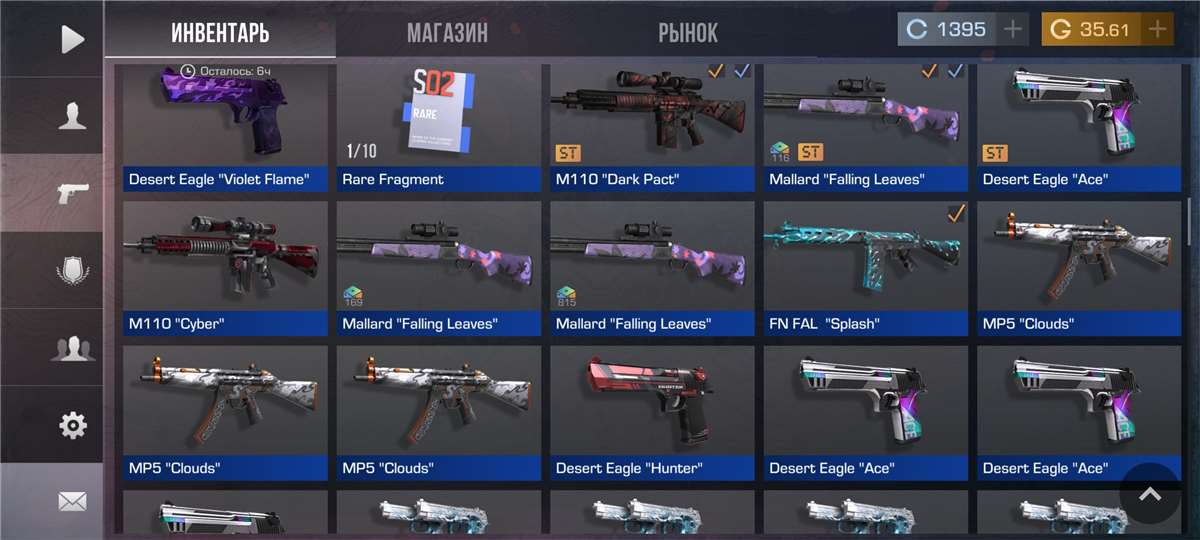Select the StatTrack Mallard "Falling Leaves"
The height and width of the screenshot is (540, 1200).
(865, 125)
